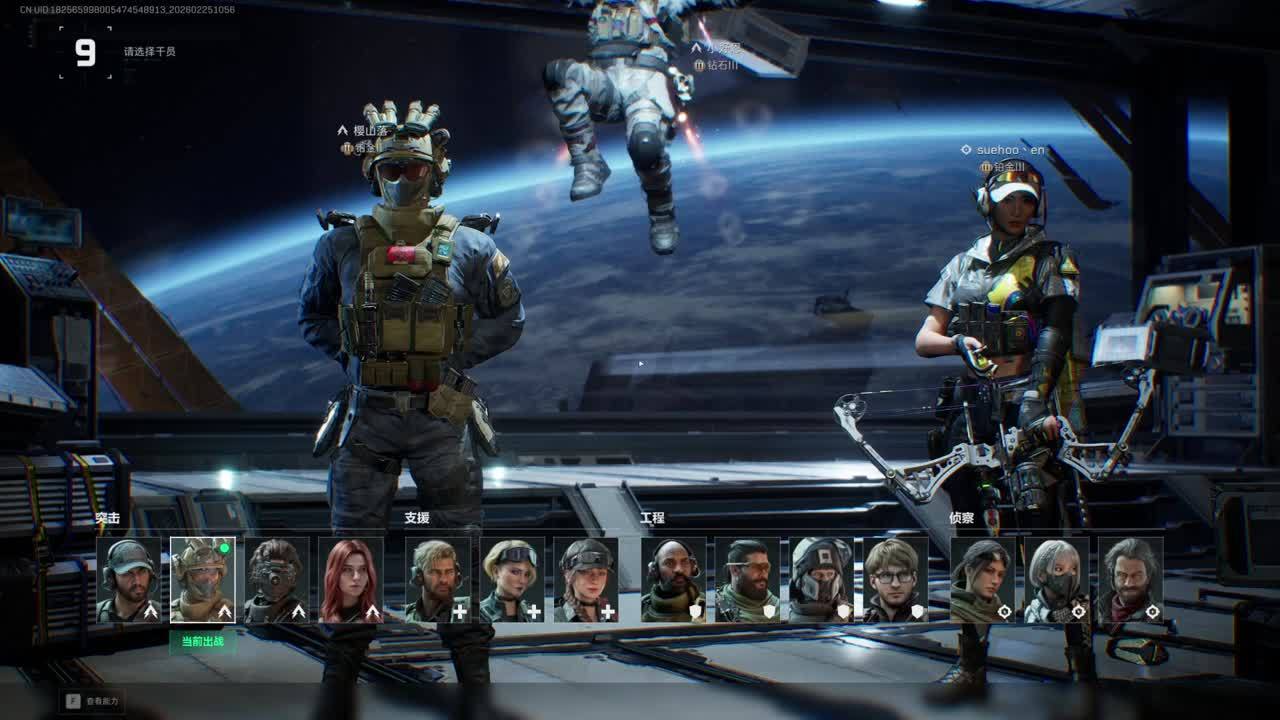Pick the engineer with full-face armored helmet
This screenshot has height=720, width=1280.
tap(822, 580)
